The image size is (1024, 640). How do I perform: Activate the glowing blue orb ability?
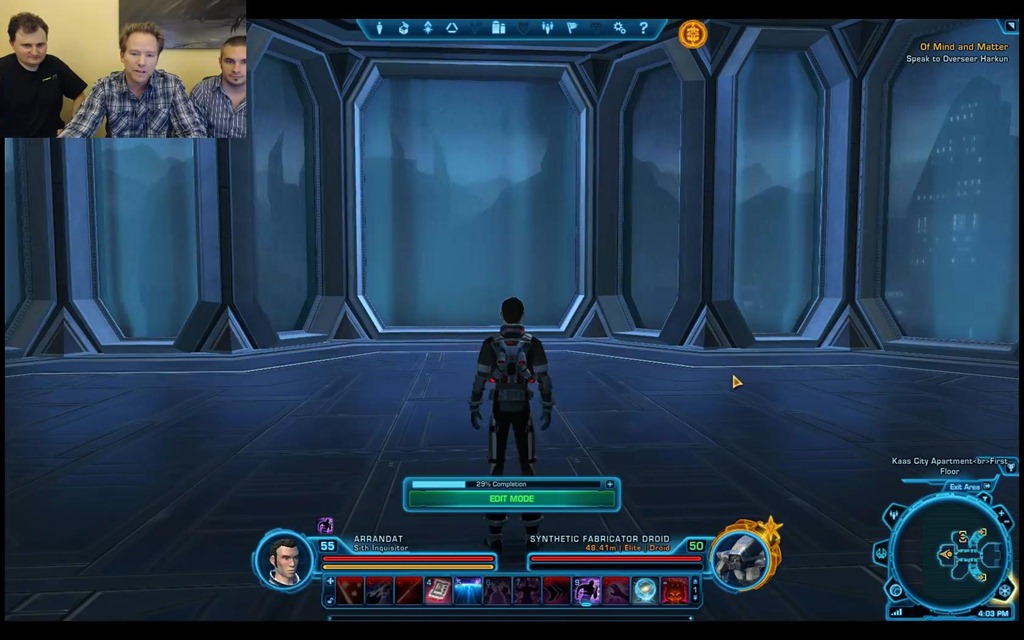tap(645, 591)
